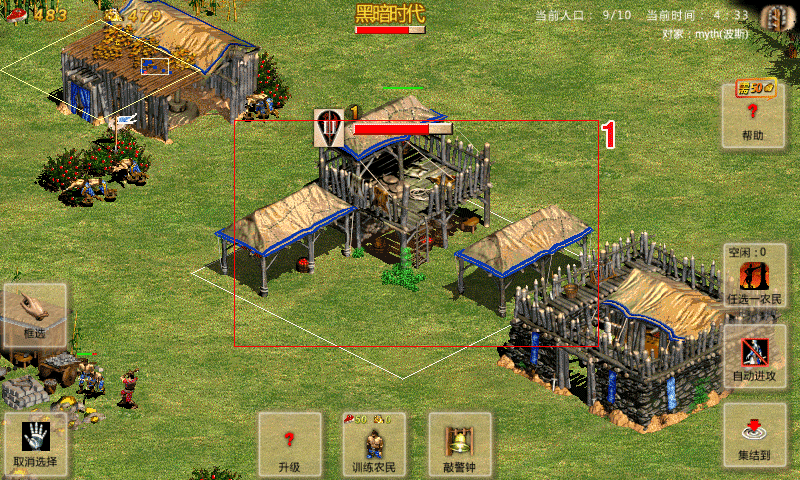Activate the 集结到 rally point button

(754, 436)
